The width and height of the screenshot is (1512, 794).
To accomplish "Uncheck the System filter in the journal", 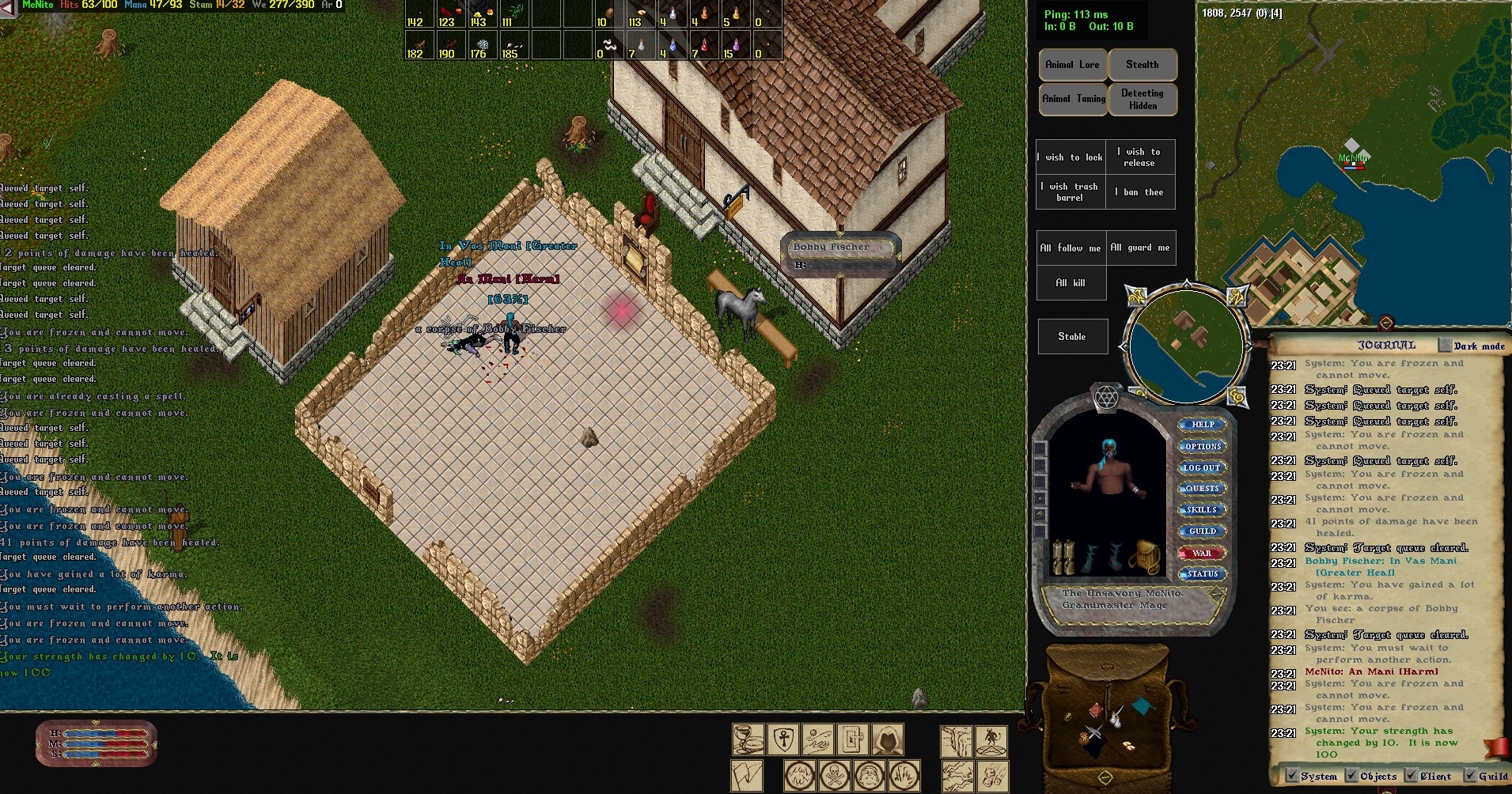I will 1292,776.
